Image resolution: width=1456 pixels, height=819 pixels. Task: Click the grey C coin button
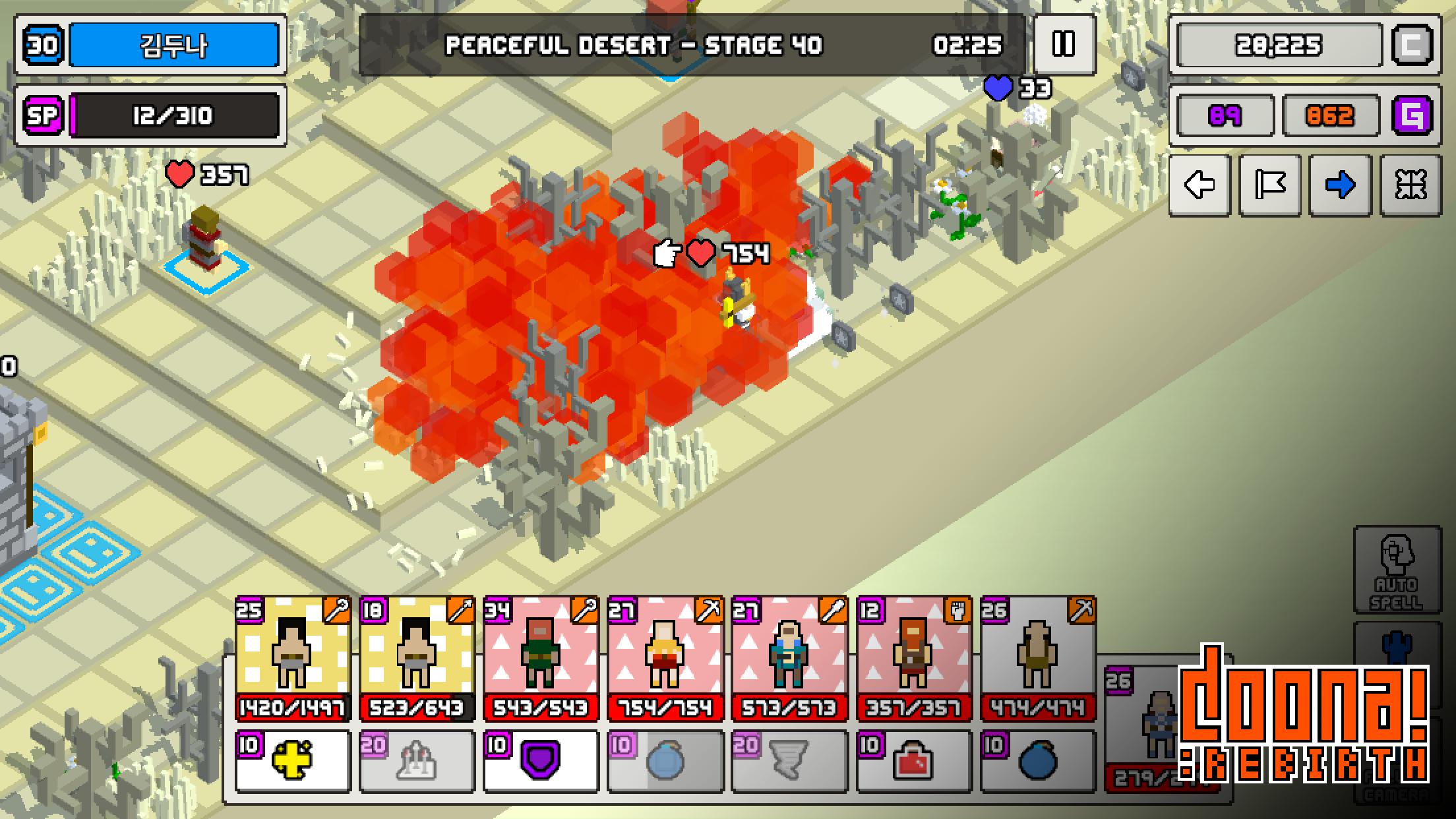pos(1412,45)
